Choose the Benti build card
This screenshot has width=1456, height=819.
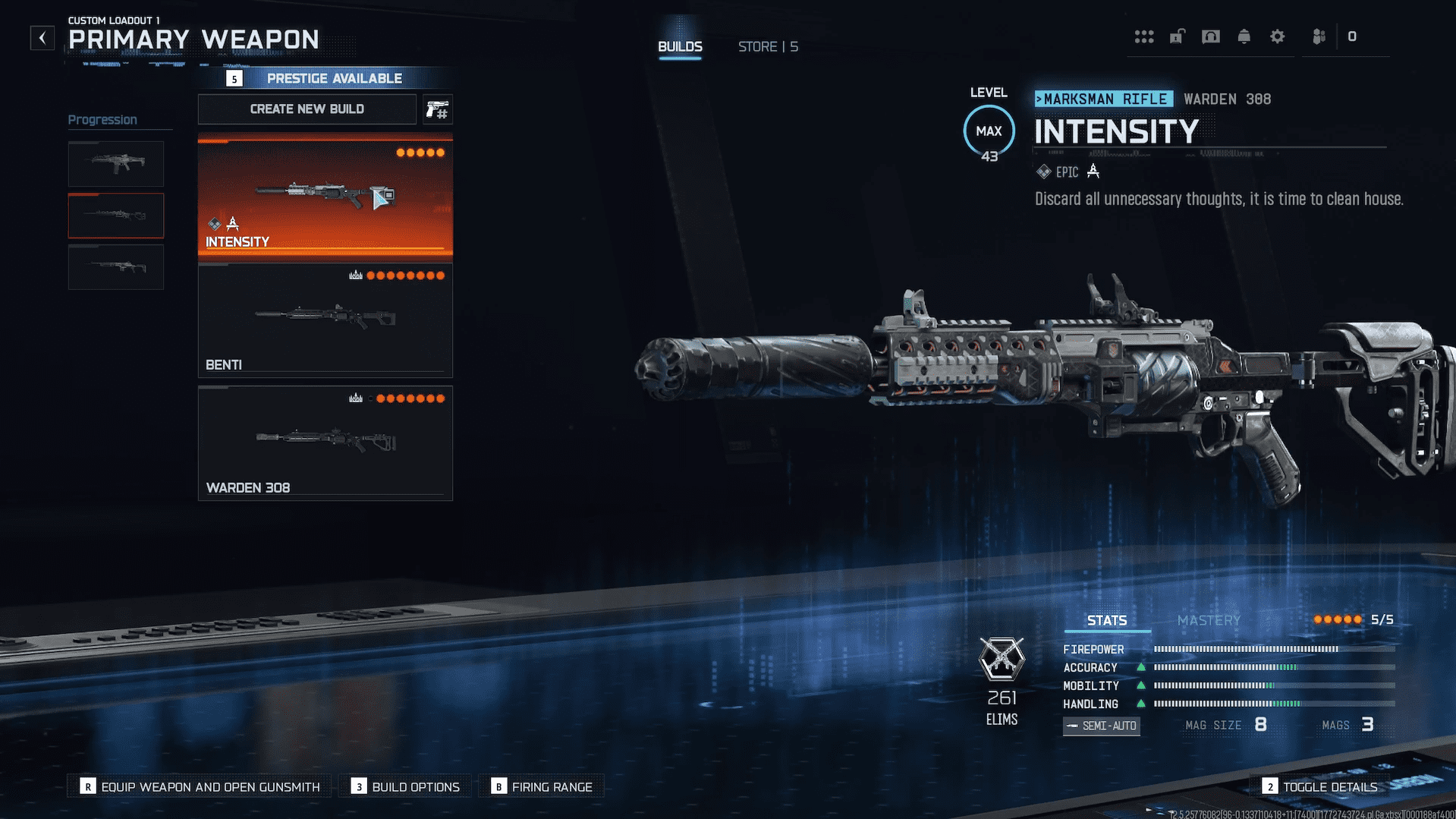tap(325, 320)
